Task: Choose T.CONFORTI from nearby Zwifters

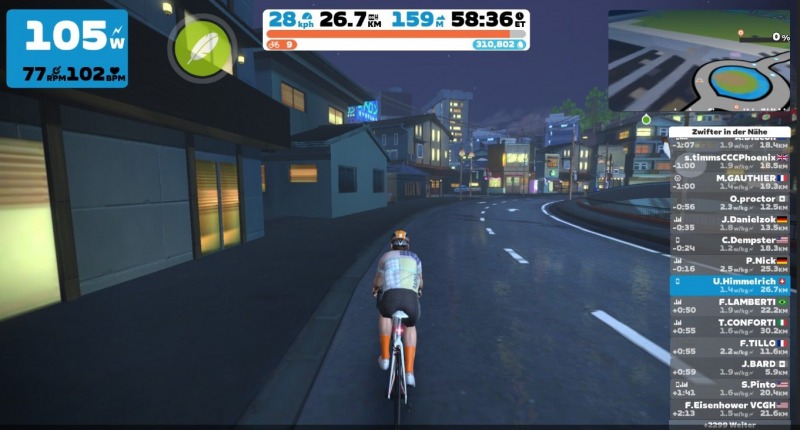Action: (733, 326)
